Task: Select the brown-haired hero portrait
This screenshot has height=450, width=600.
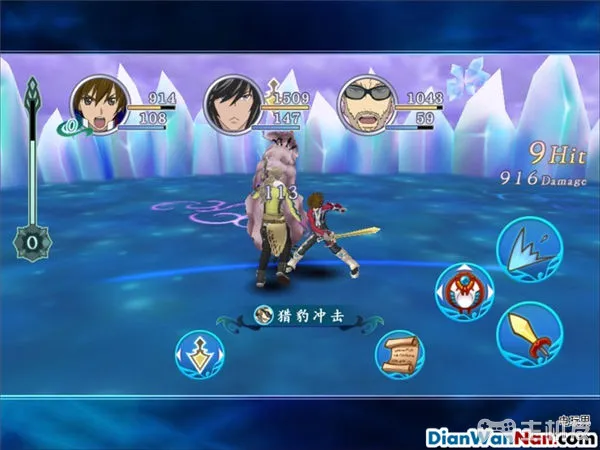Action: [100, 105]
